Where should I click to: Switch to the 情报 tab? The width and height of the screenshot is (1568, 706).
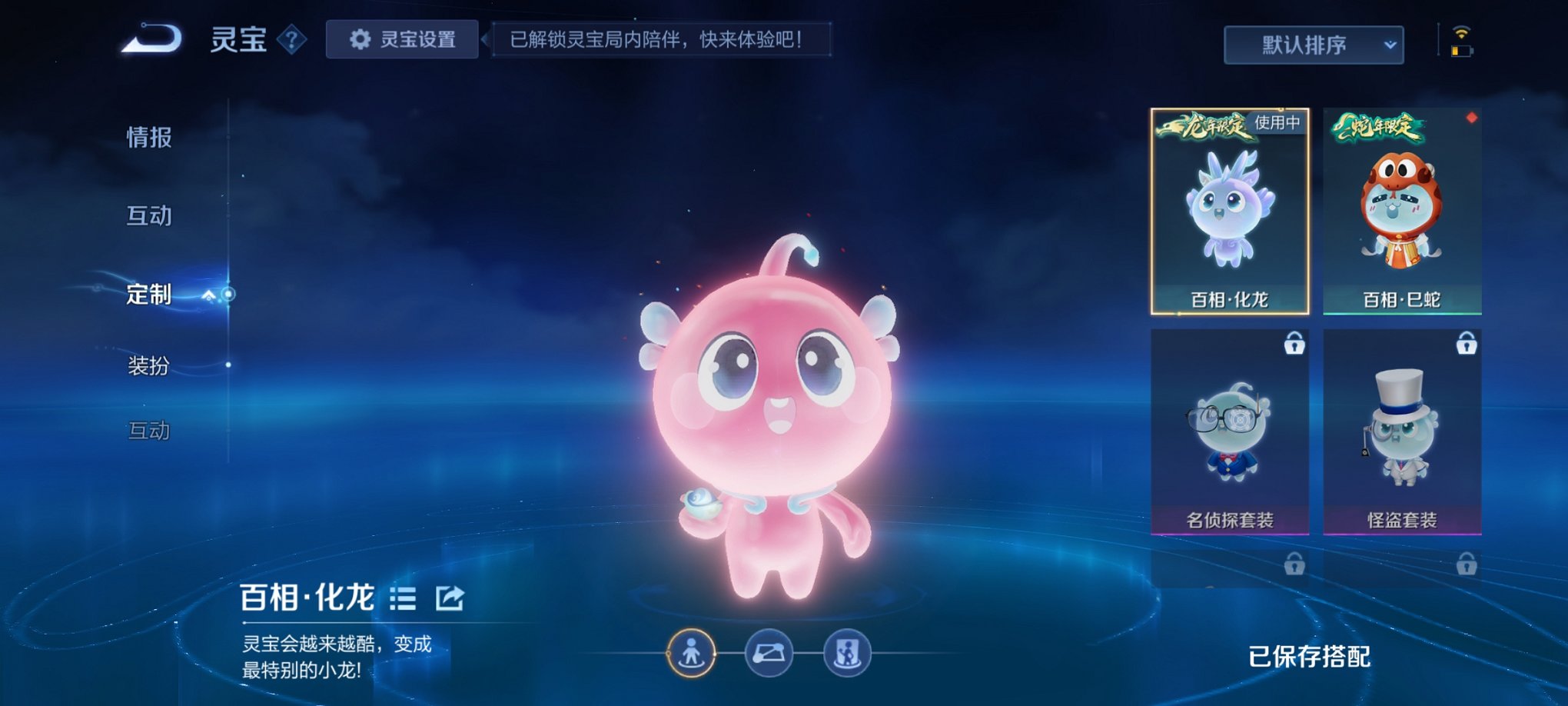tap(148, 138)
